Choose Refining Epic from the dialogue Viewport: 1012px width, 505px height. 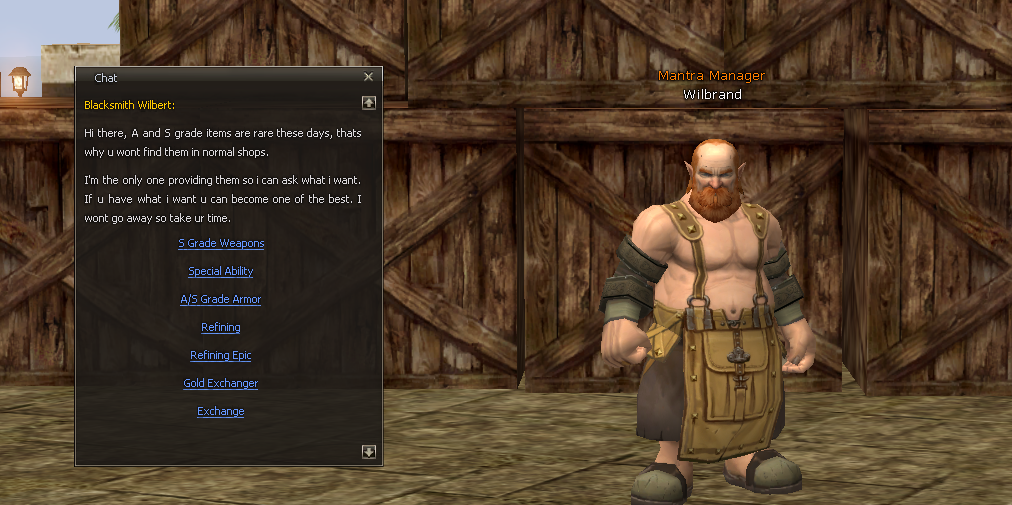pyautogui.click(x=221, y=355)
